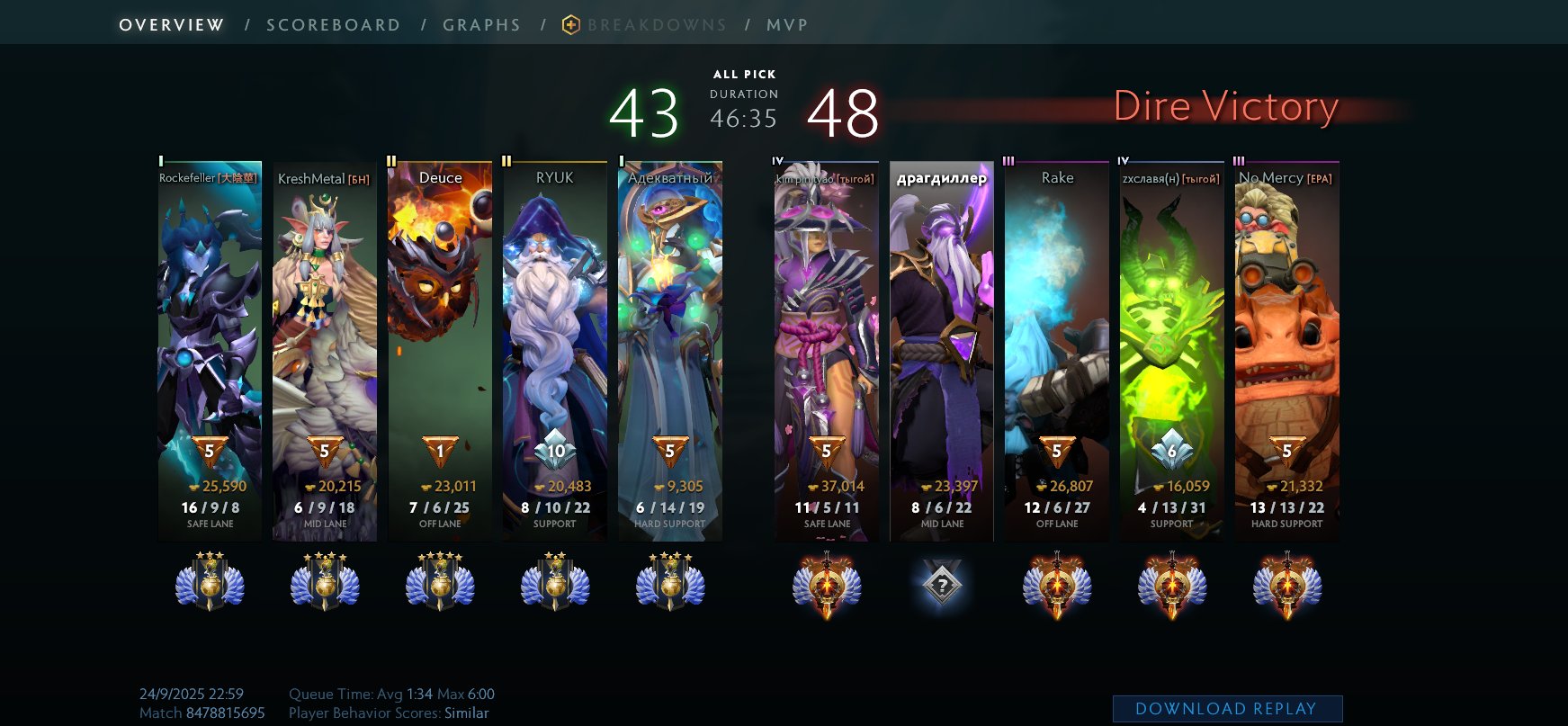Click the rank medal under No Mercy
The image size is (1568, 726).
tap(1285, 583)
